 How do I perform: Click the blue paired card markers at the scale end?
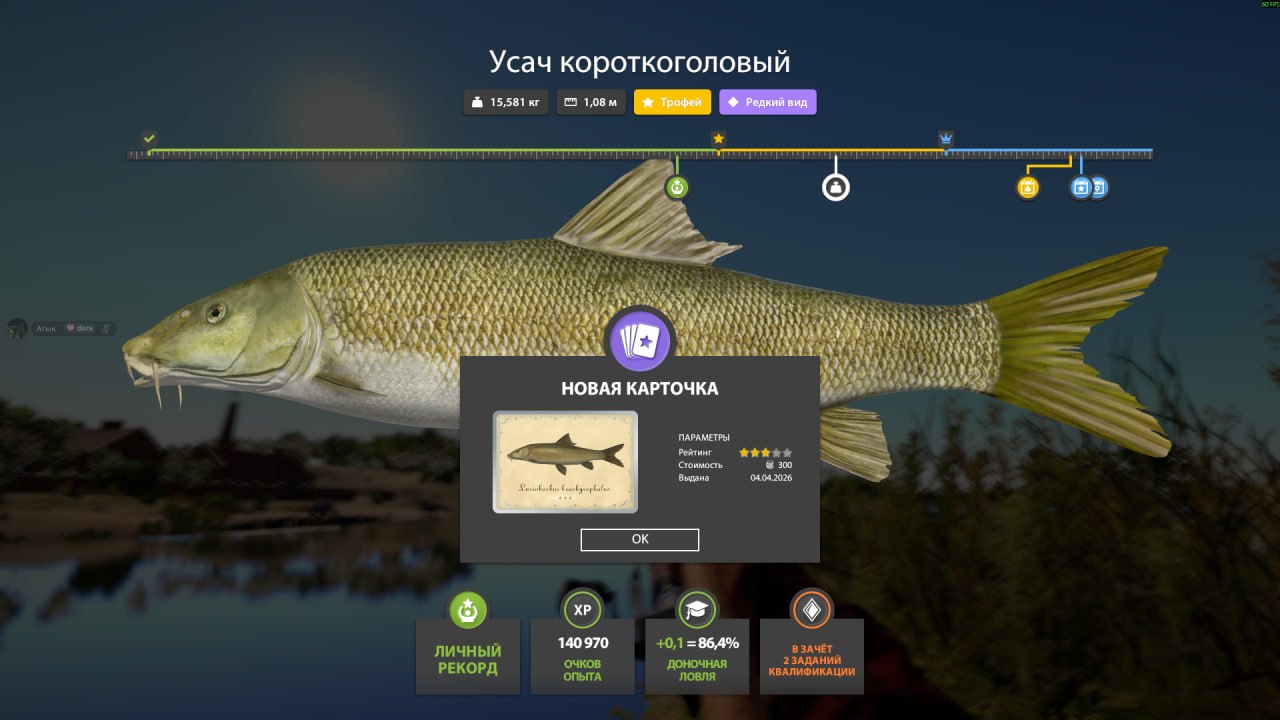[x=1088, y=187]
